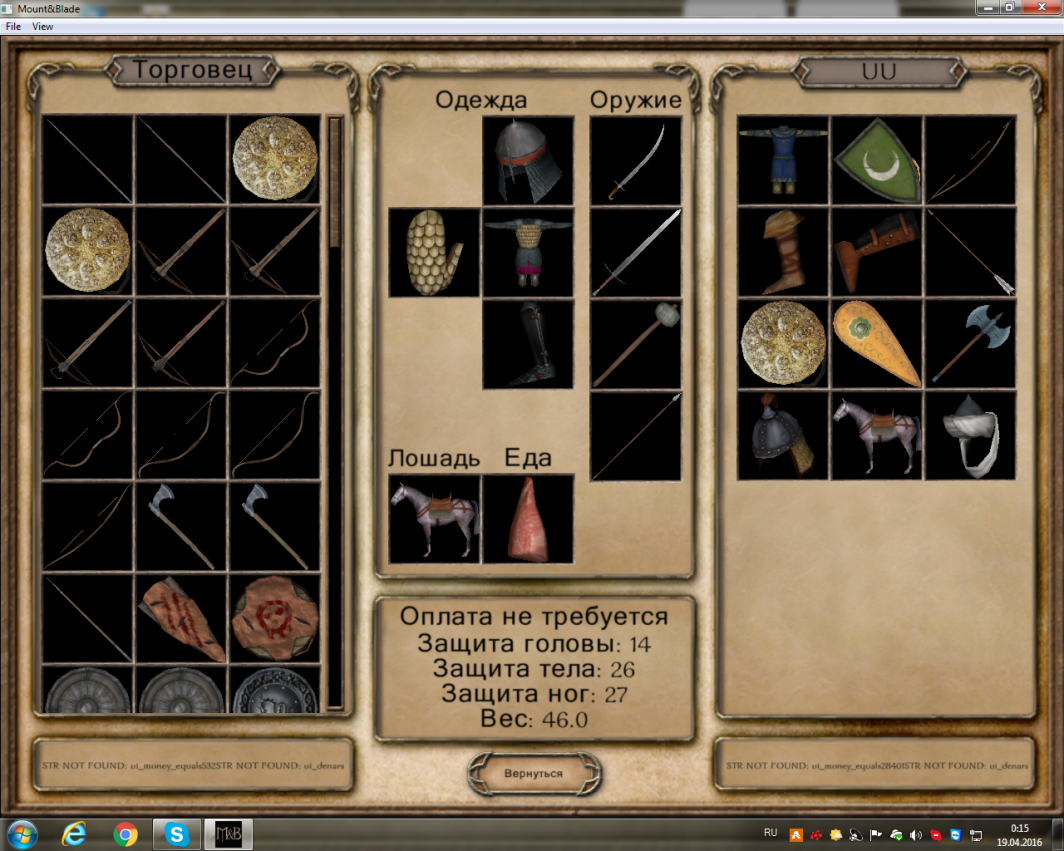1064x851 pixels.
Task: Select the equipped boots slot
Action: tap(528, 344)
